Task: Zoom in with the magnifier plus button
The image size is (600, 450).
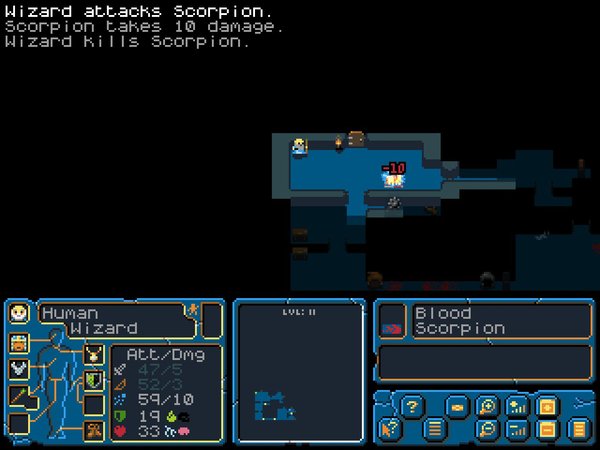Action: pos(486,406)
